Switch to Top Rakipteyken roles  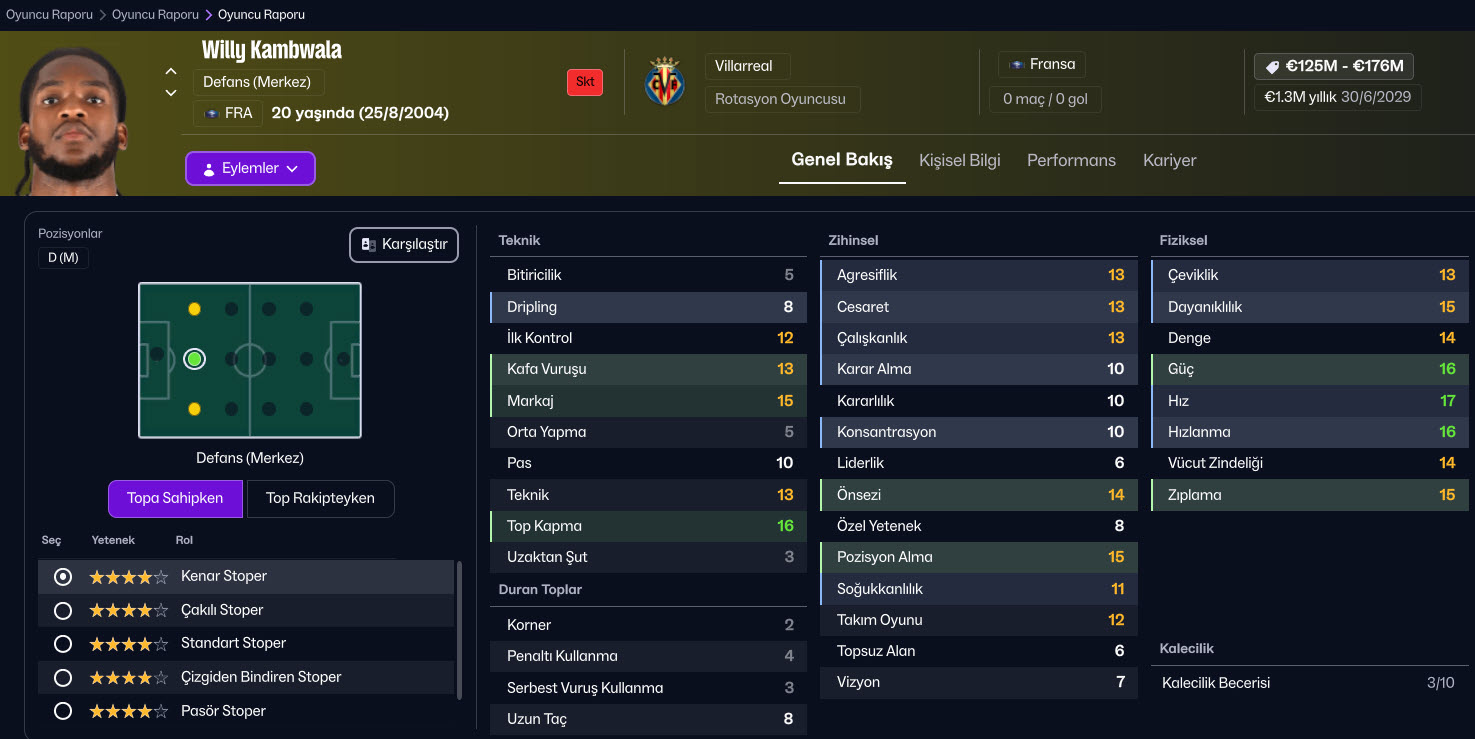click(320, 498)
